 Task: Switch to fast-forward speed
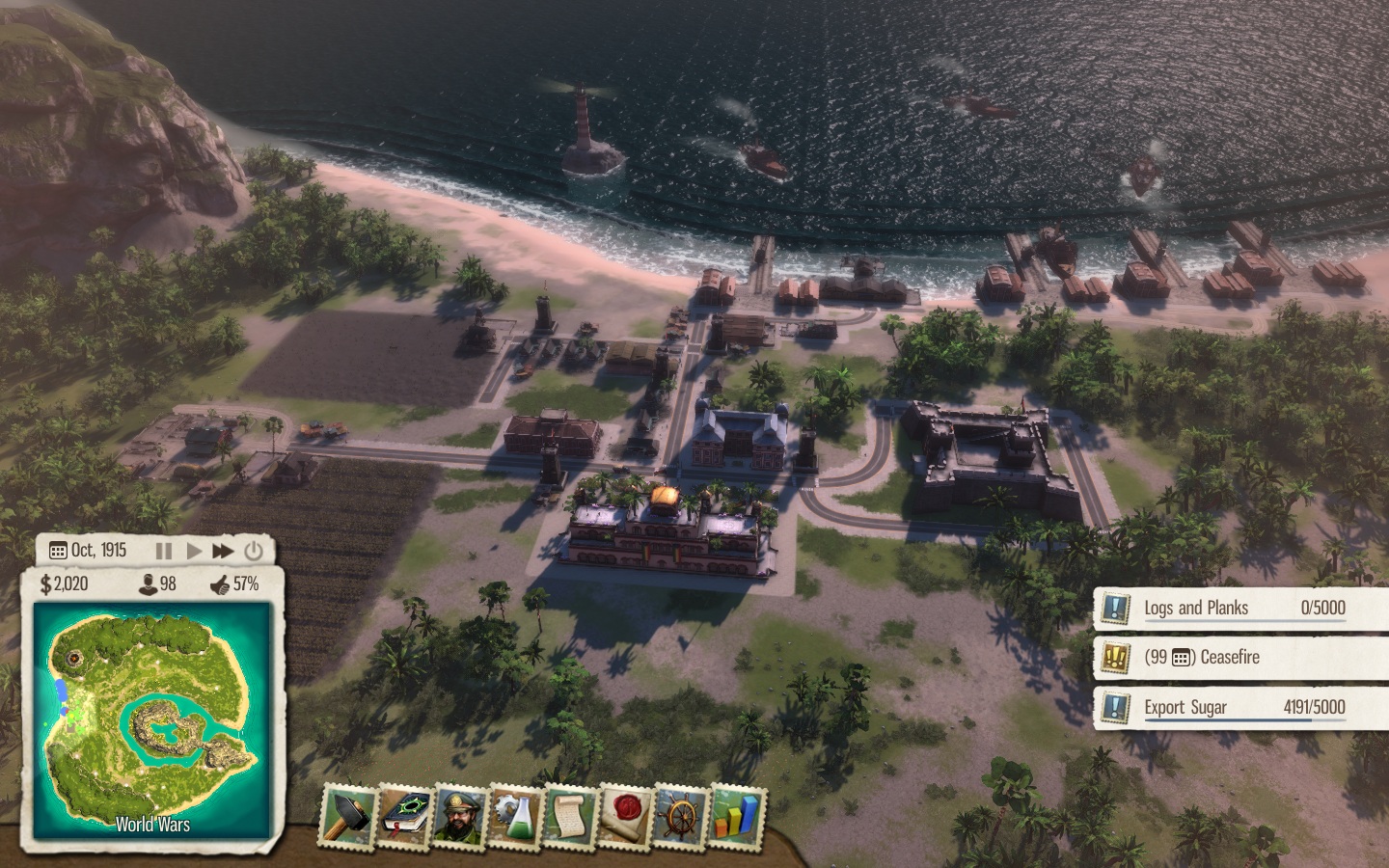click(223, 551)
